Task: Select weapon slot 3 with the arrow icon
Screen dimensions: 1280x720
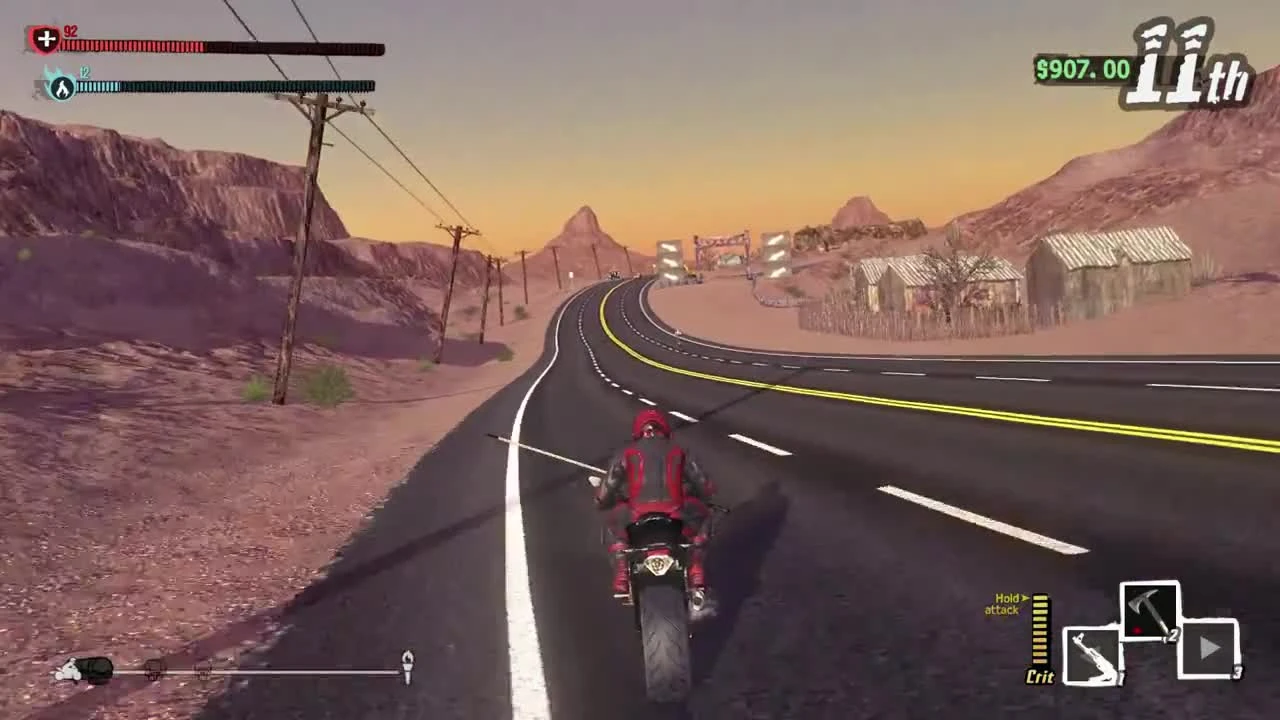Action: tap(1210, 650)
